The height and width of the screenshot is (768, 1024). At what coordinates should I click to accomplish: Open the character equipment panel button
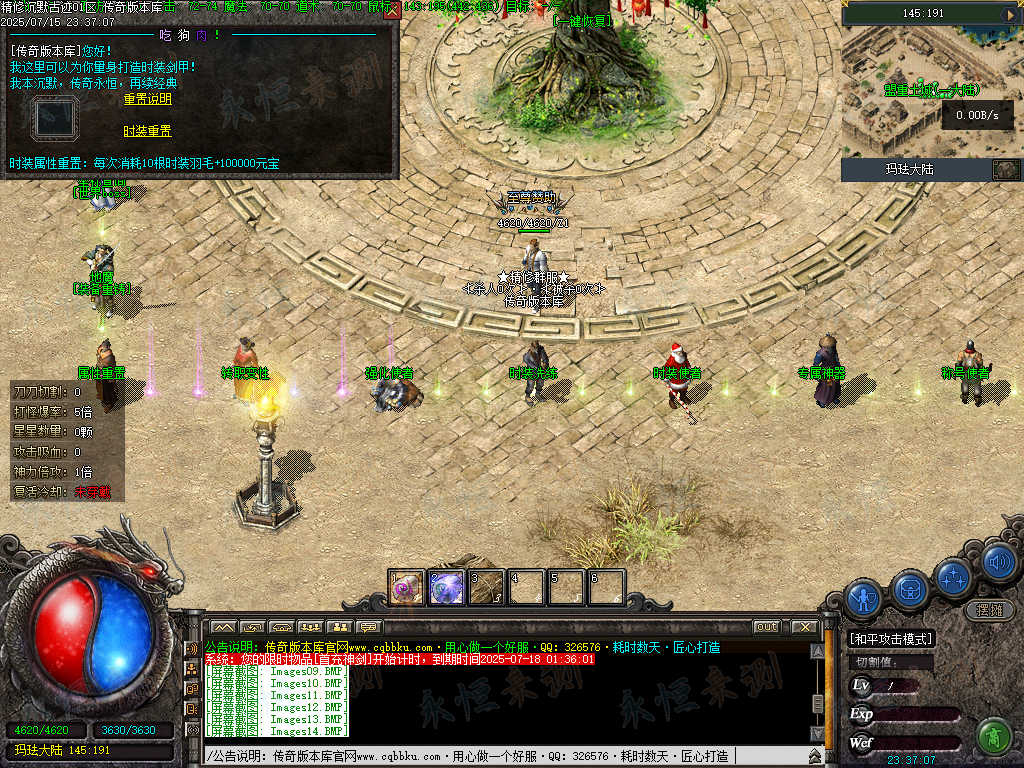point(863,598)
